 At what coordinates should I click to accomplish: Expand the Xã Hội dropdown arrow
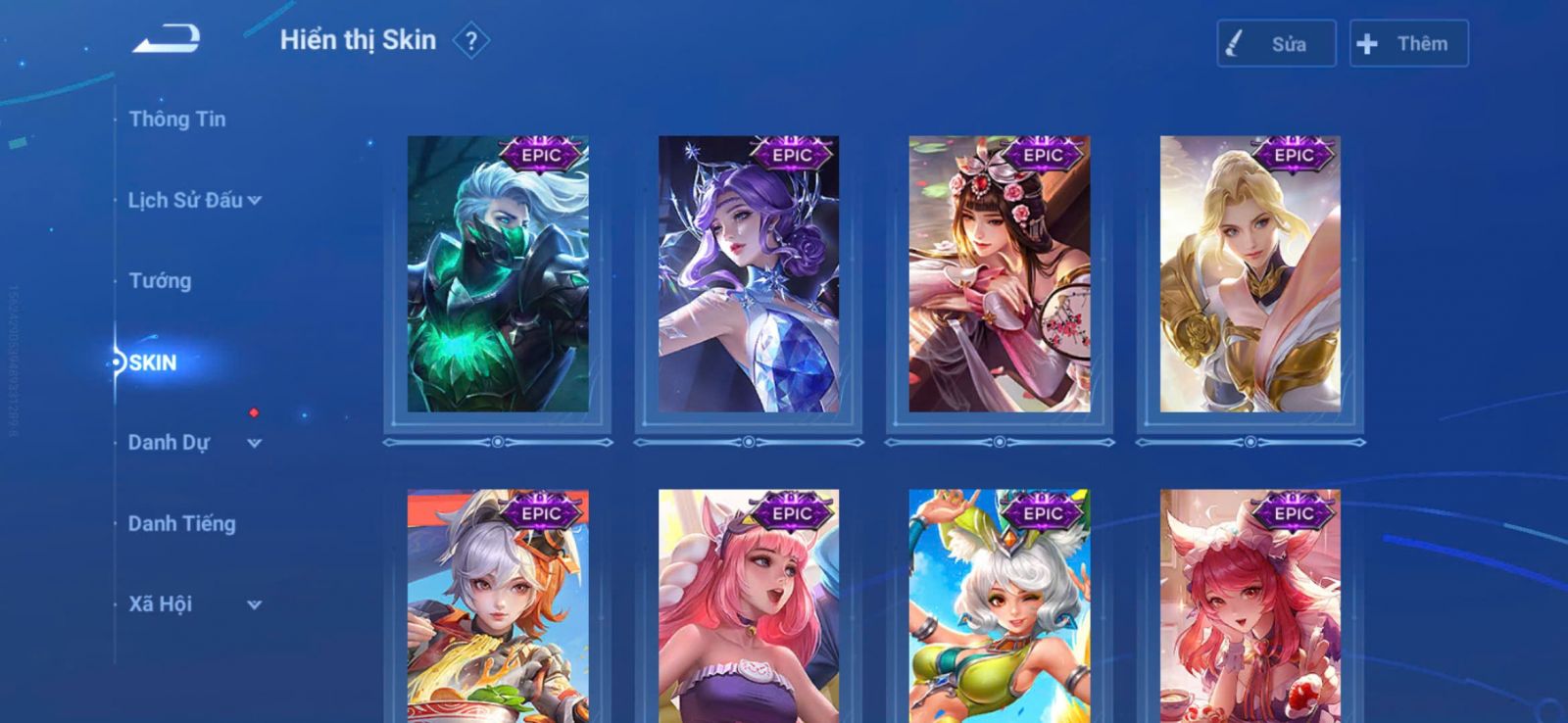tap(255, 605)
